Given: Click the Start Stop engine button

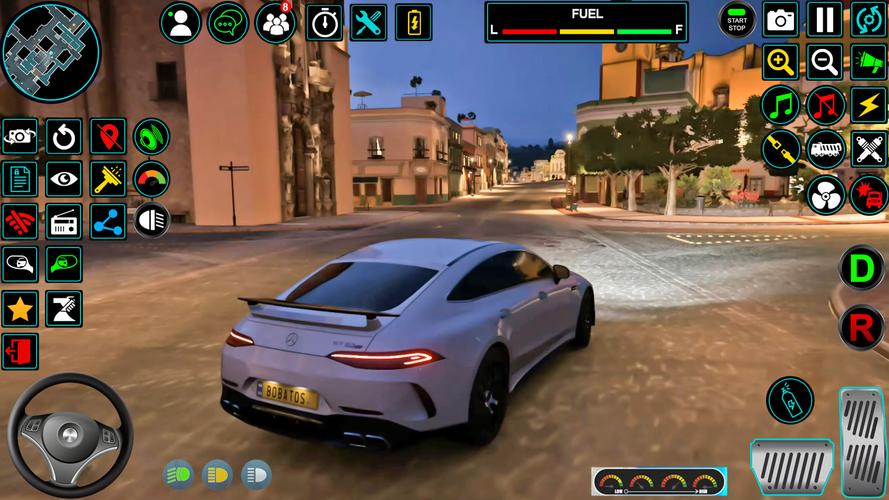Looking at the screenshot, I should coord(738,19).
